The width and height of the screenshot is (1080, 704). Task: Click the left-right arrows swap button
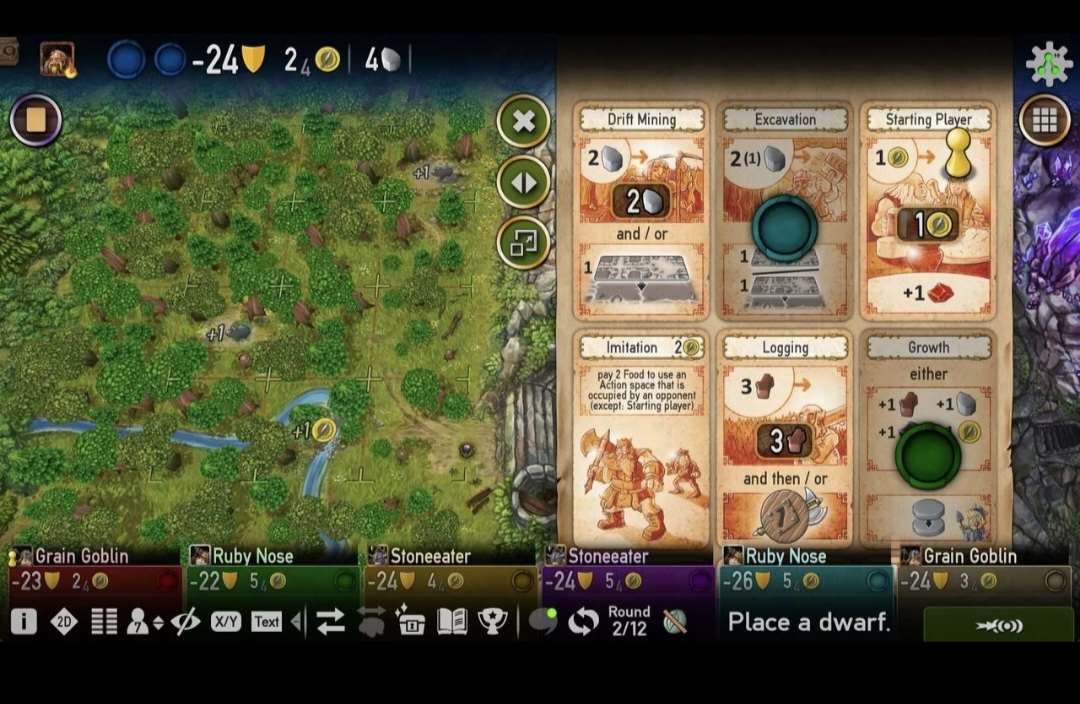point(523,182)
